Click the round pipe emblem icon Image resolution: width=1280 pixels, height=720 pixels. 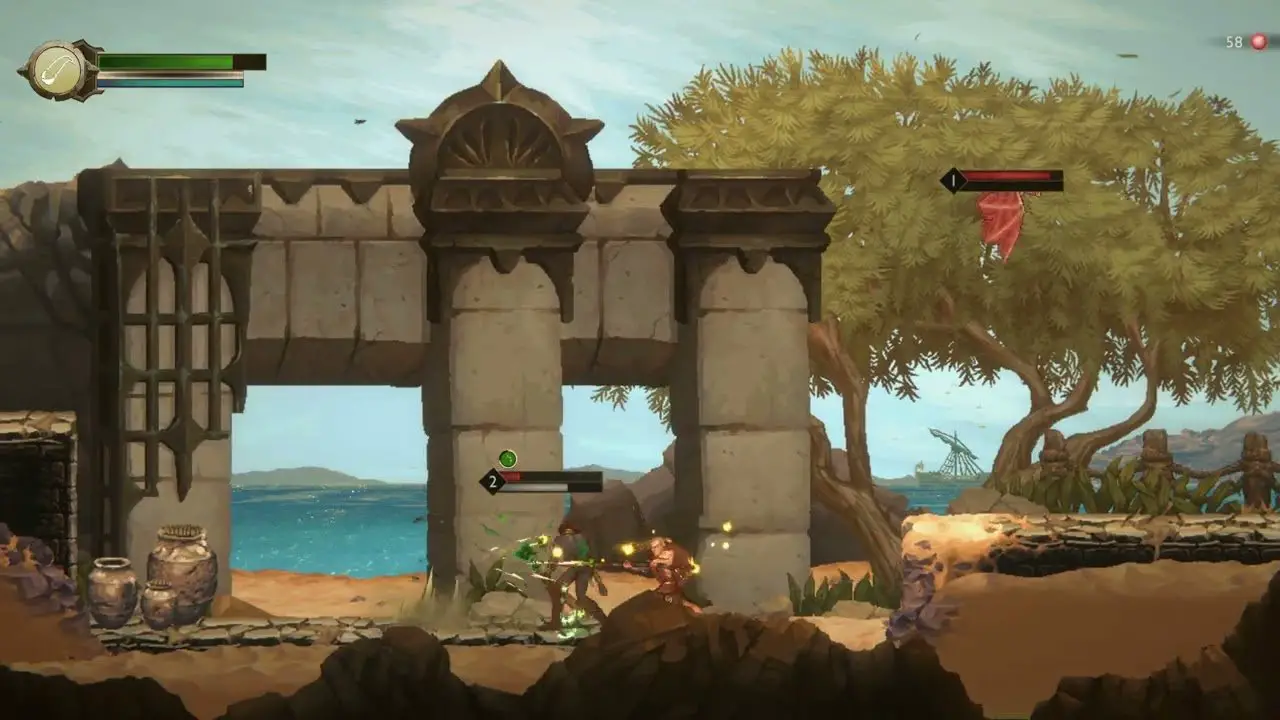[59, 70]
